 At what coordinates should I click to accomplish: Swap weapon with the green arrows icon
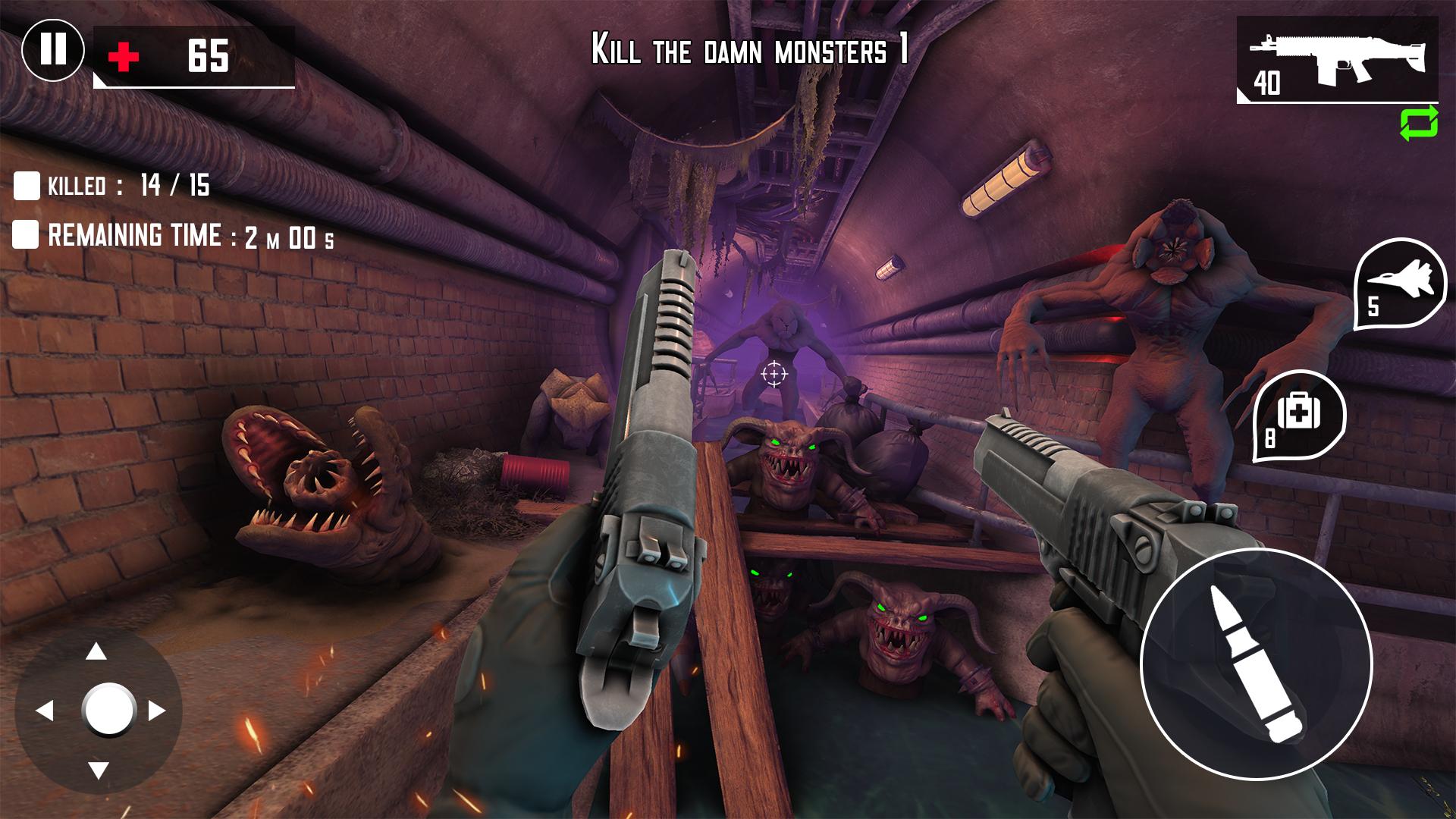pos(1419,123)
